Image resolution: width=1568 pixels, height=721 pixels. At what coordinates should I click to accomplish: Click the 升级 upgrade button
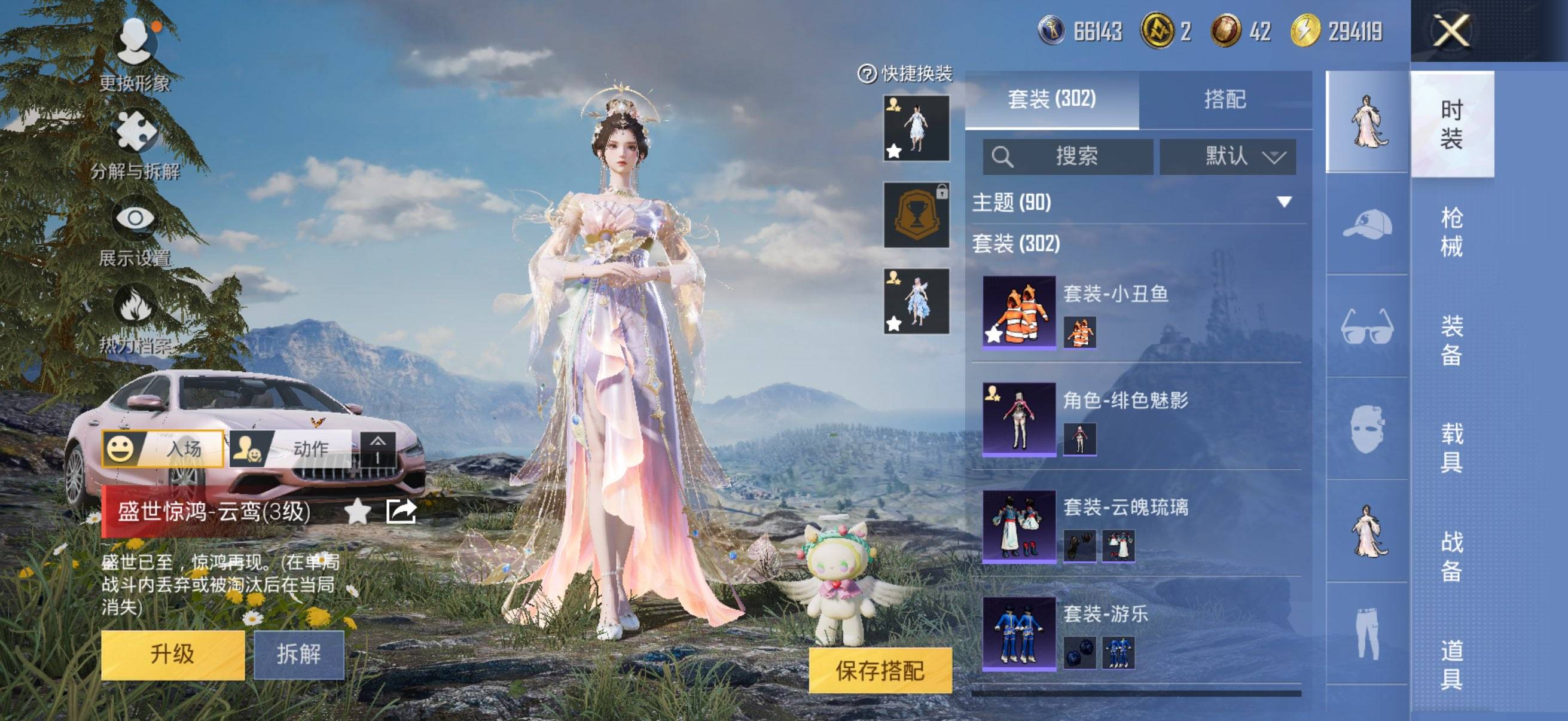point(173,655)
